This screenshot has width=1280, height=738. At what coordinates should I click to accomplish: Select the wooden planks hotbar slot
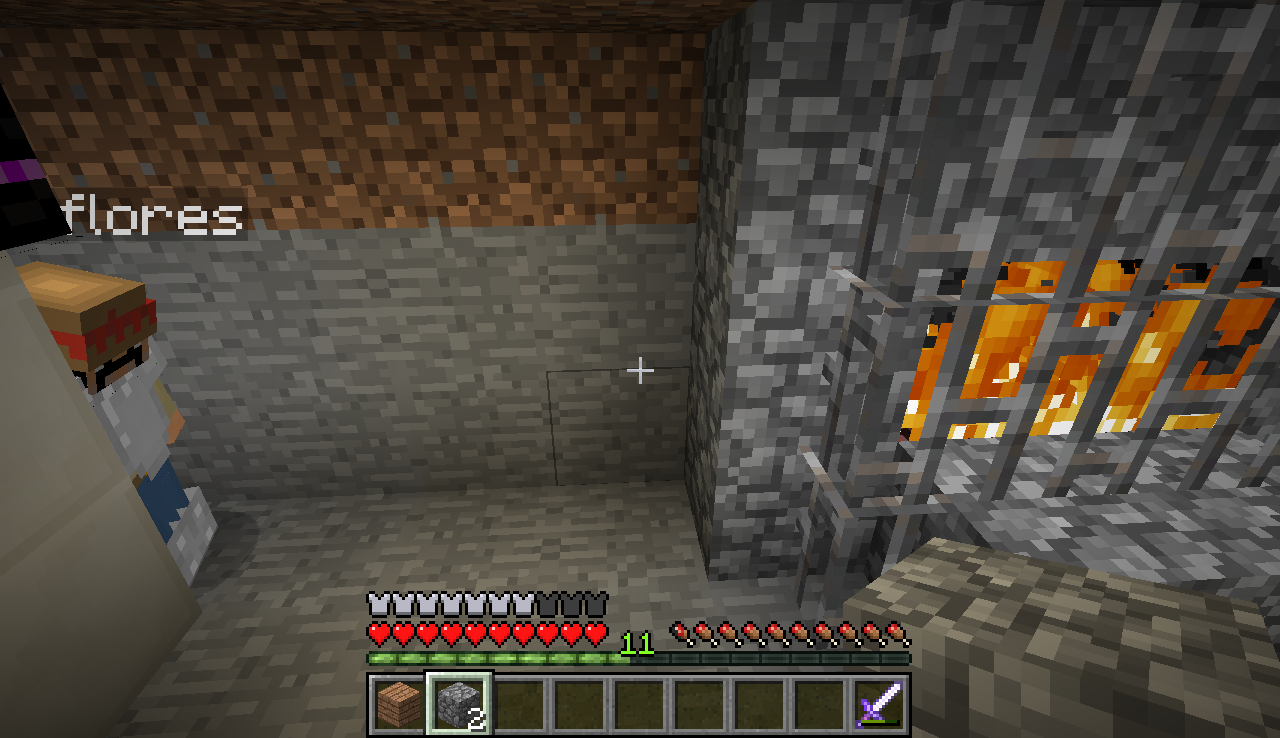tap(399, 704)
